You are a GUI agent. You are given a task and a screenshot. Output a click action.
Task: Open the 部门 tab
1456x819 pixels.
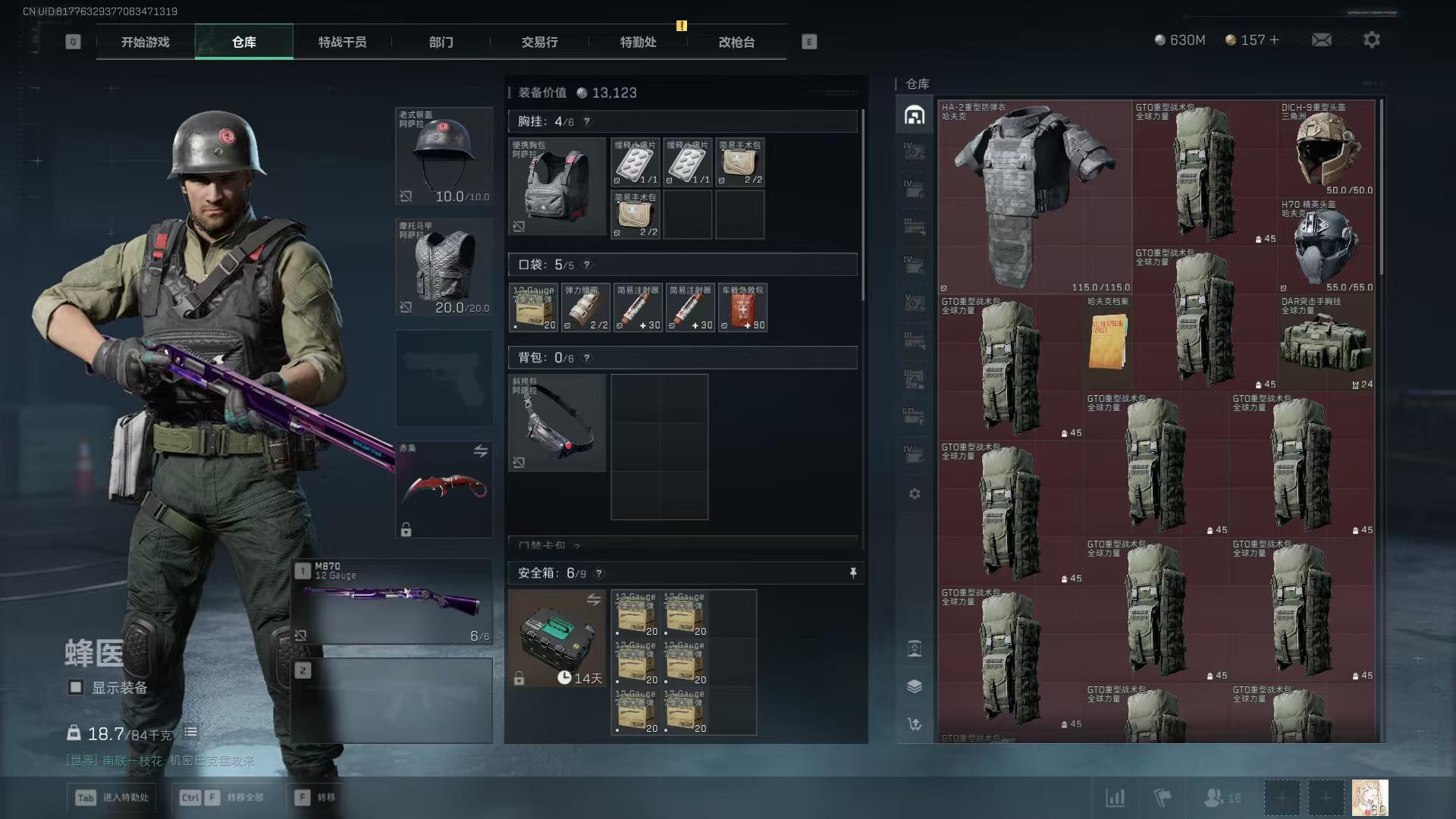pos(441,42)
